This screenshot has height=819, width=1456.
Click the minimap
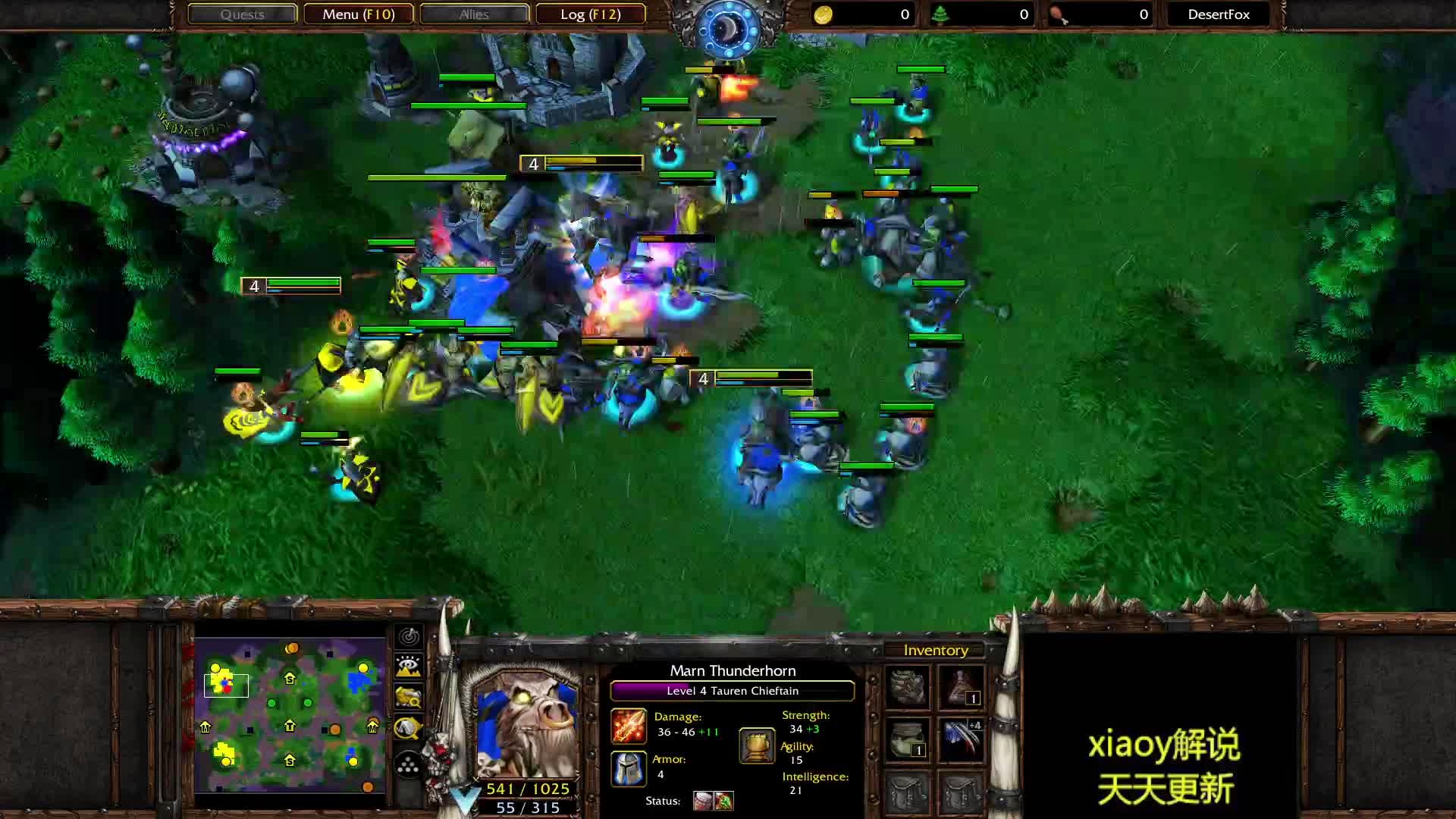290,715
